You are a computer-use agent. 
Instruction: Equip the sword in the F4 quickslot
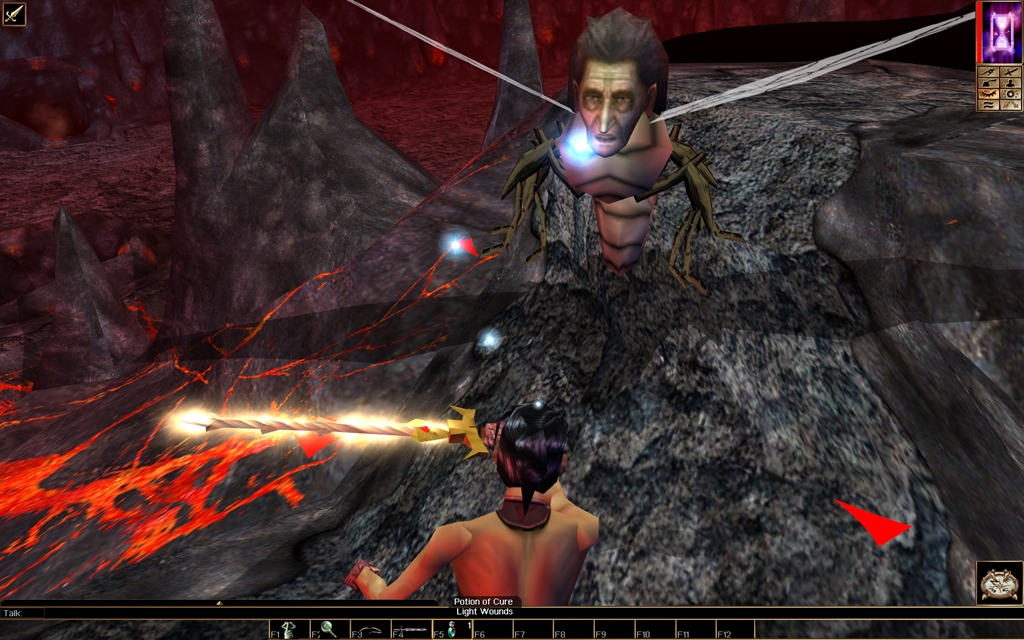pyautogui.click(x=411, y=630)
